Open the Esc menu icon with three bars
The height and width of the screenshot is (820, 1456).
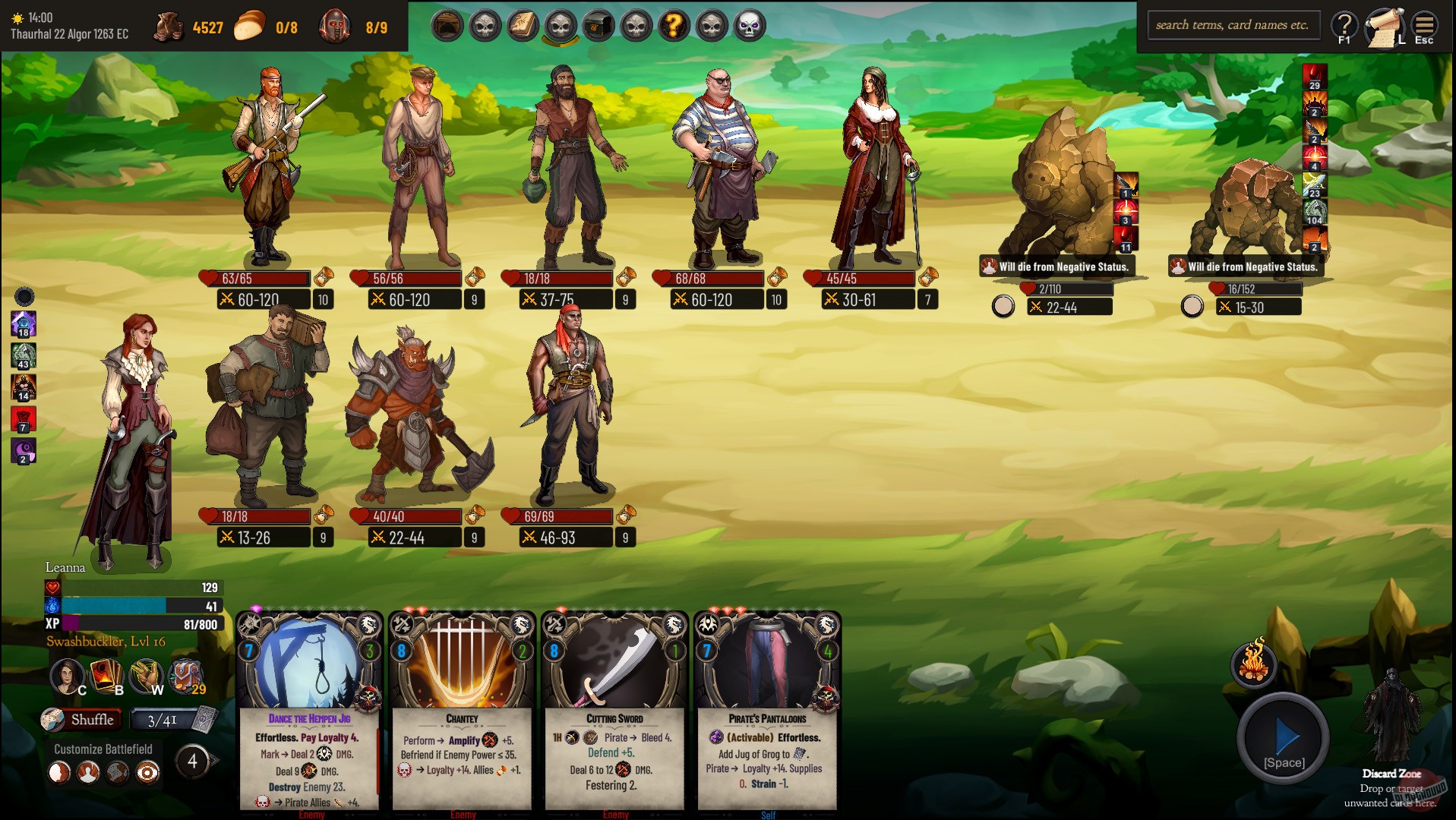tap(1423, 25)
